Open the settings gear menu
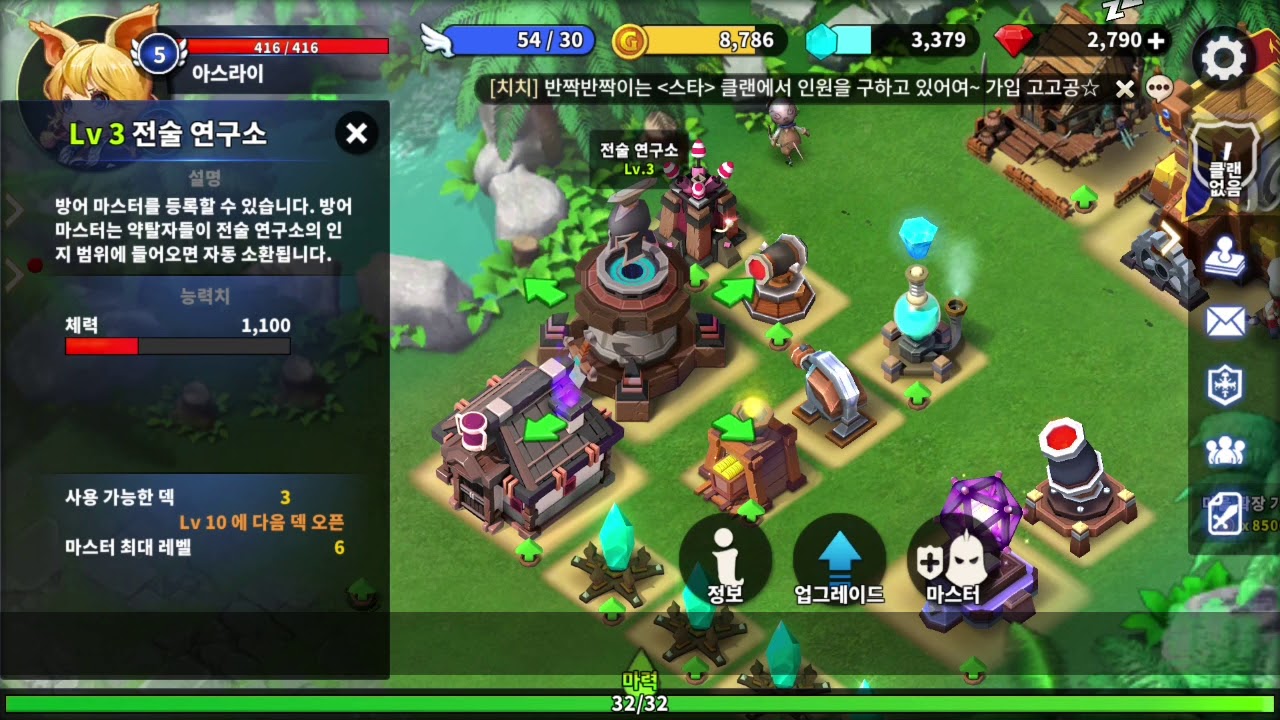This screenshot has height=720, width=1280. coord(1224,59)
